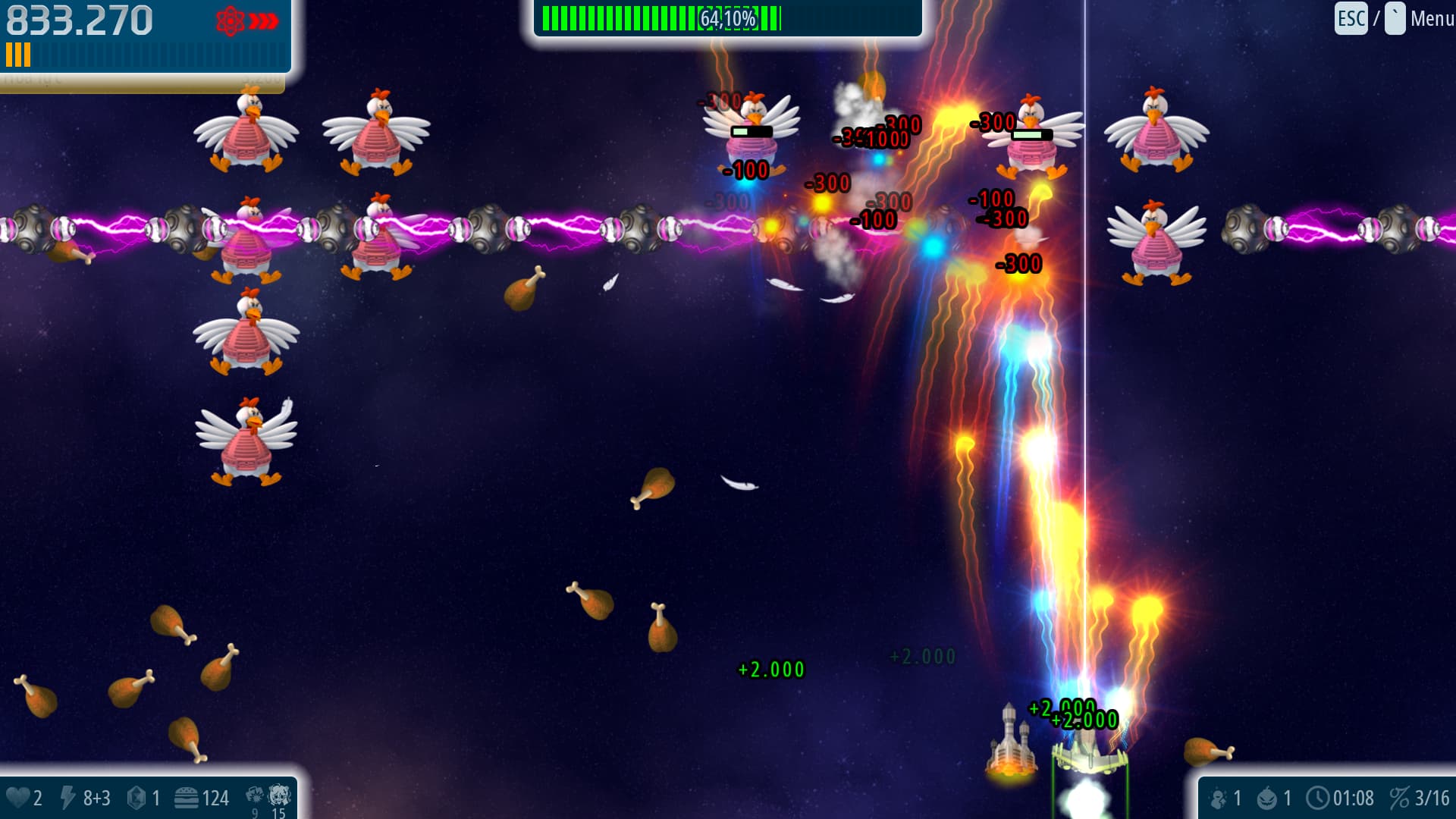
Task: Open the Menu in the top corner
Action: point(1431,18)
